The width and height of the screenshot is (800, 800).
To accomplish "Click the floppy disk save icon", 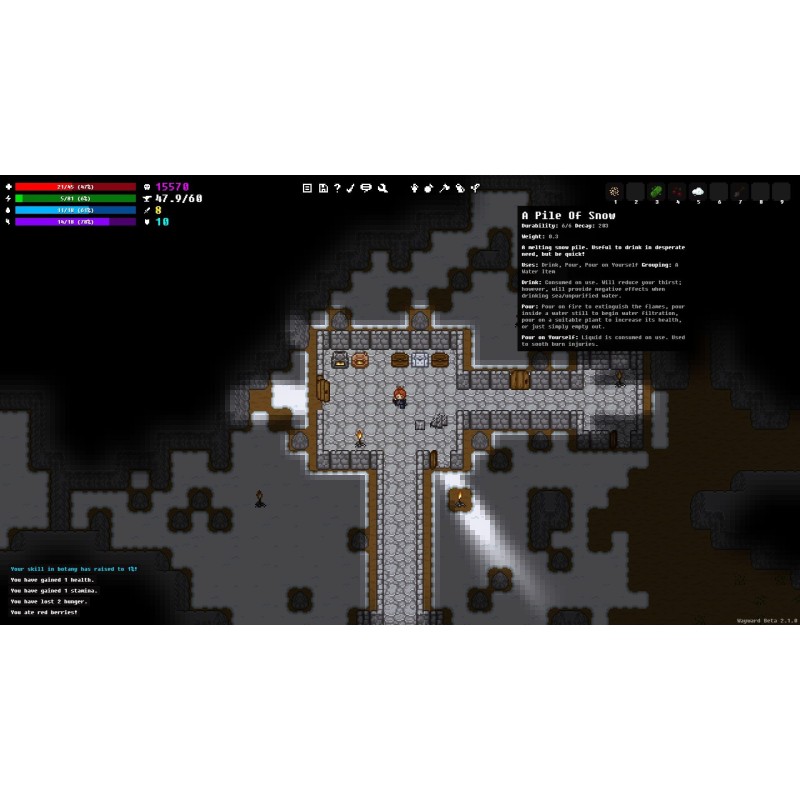I will coord(323,187).
